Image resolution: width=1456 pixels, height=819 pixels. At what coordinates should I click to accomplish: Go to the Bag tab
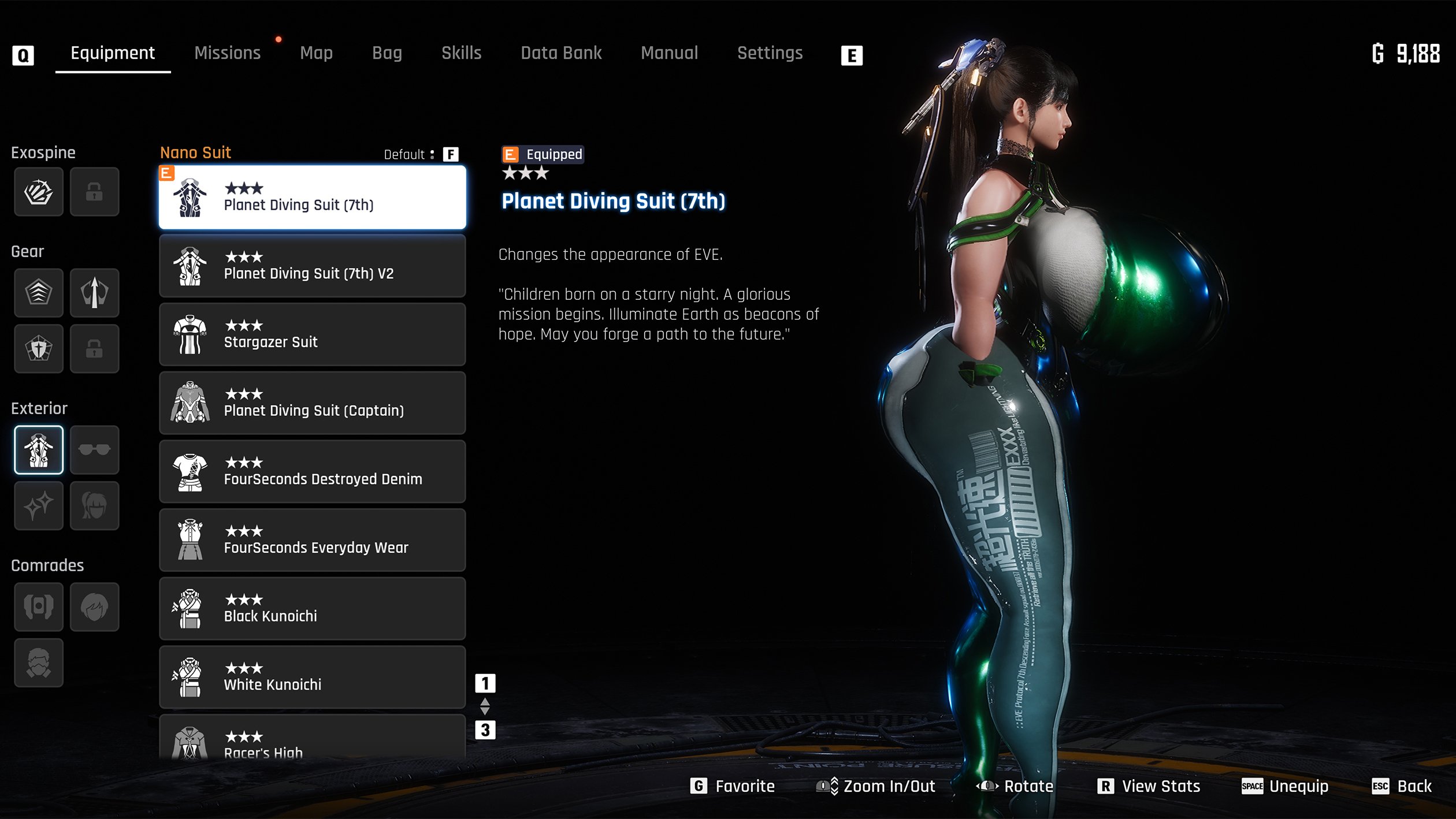387,53
